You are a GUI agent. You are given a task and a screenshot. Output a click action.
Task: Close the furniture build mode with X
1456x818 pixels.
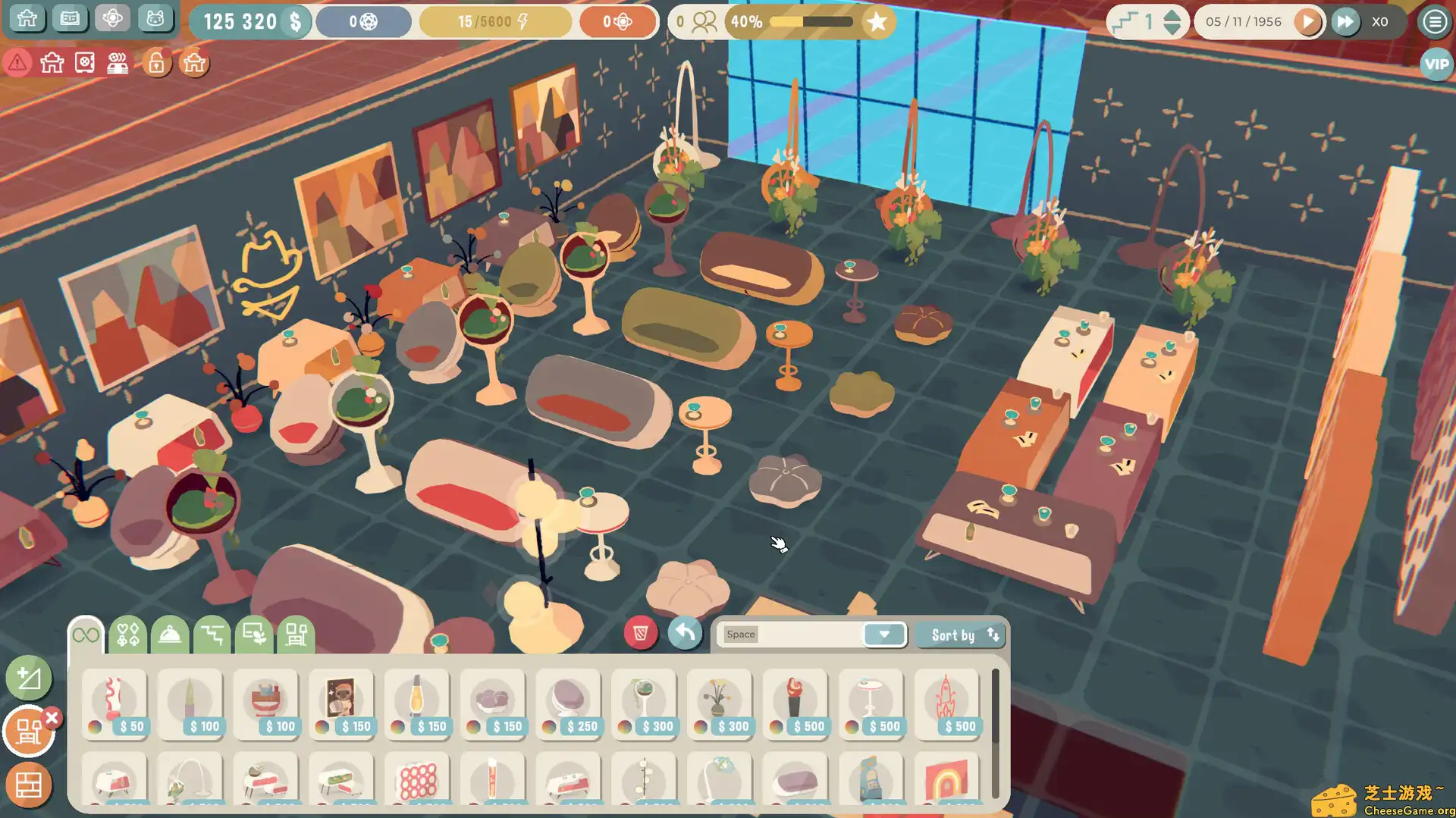[x=51, y=716]
